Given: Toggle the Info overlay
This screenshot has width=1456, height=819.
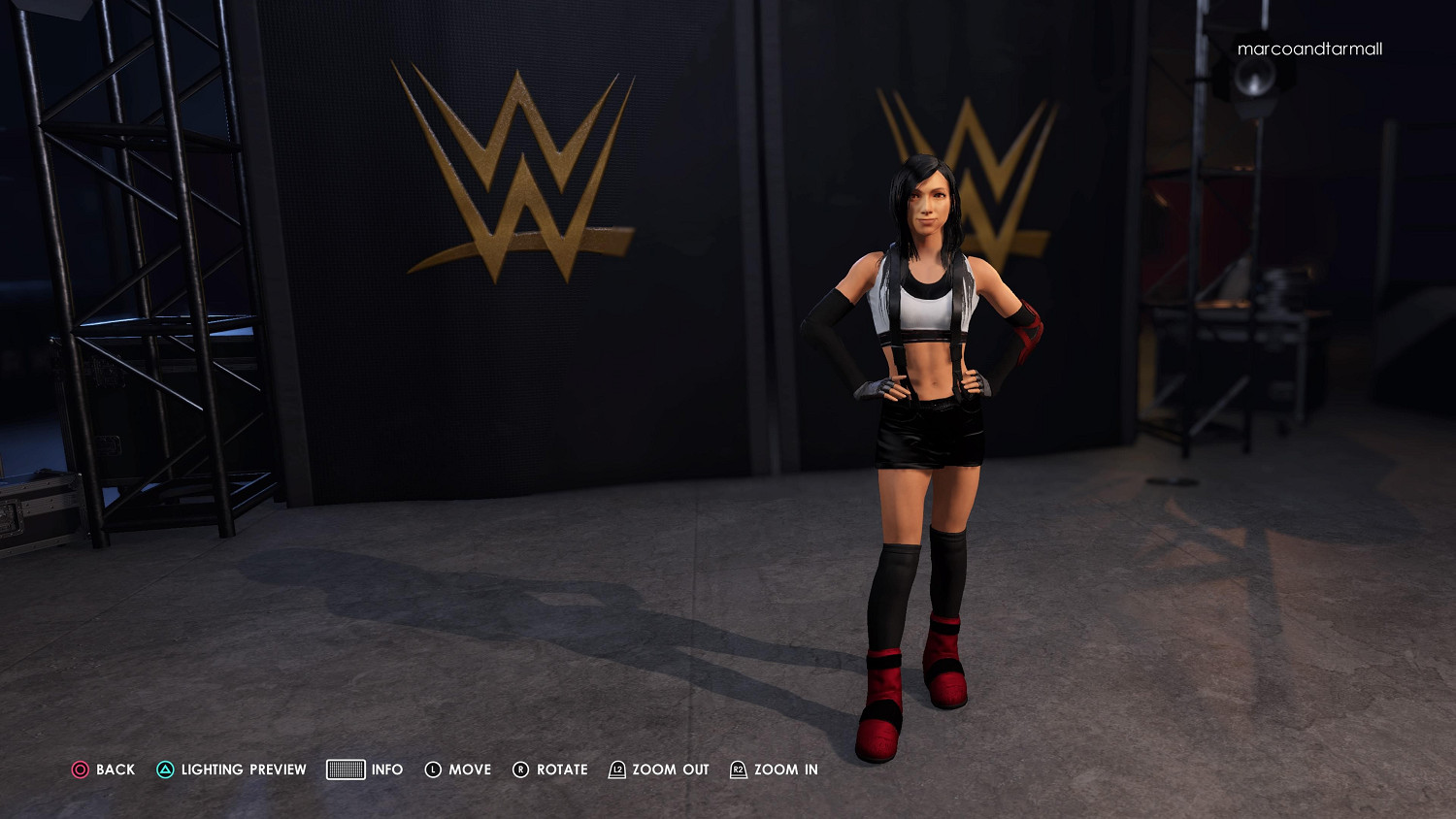Looking at the screenshot, I should click(387, 770).
